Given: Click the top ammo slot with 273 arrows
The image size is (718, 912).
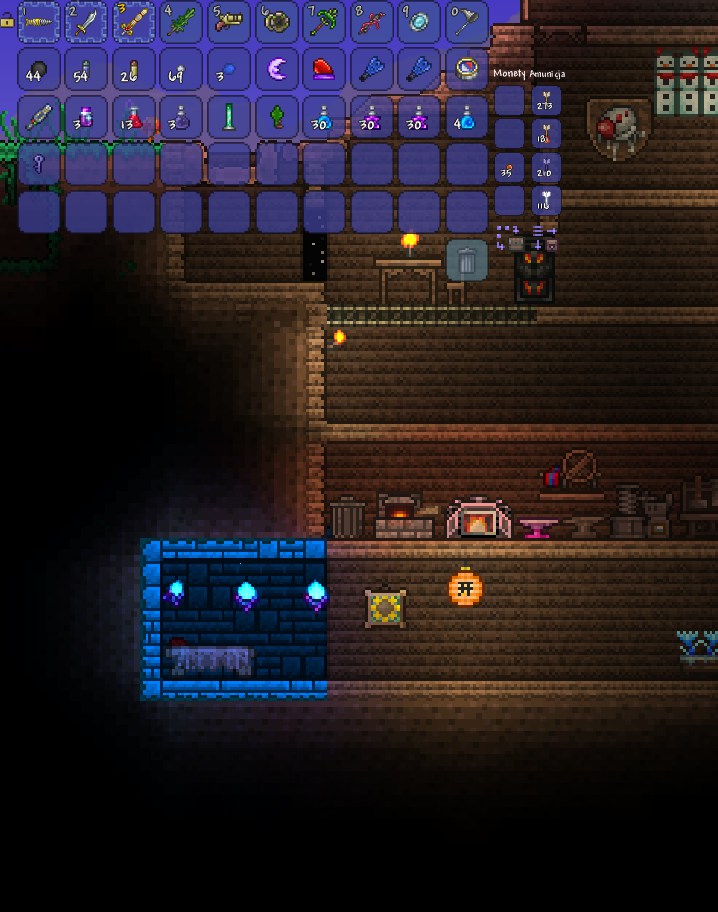Looking at the screenshot, I should point(546,101).
